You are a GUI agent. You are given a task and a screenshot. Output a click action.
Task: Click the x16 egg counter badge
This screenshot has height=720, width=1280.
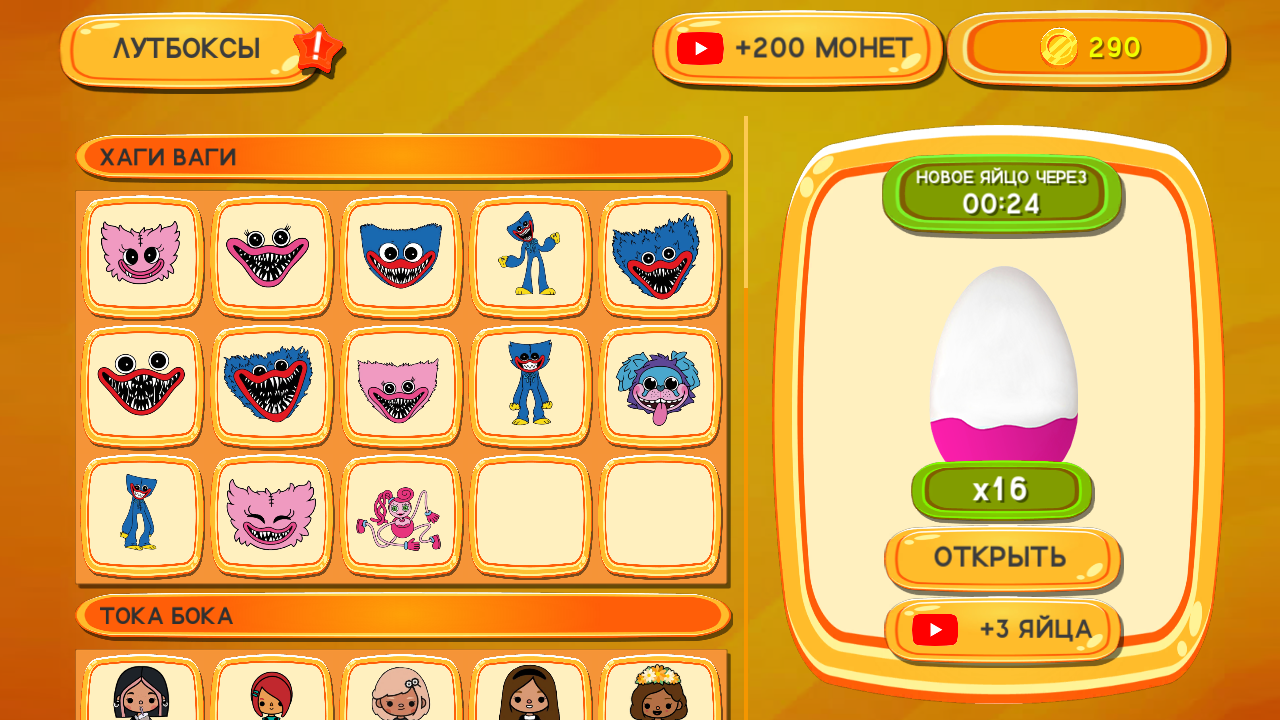(x=1002, y=489)
